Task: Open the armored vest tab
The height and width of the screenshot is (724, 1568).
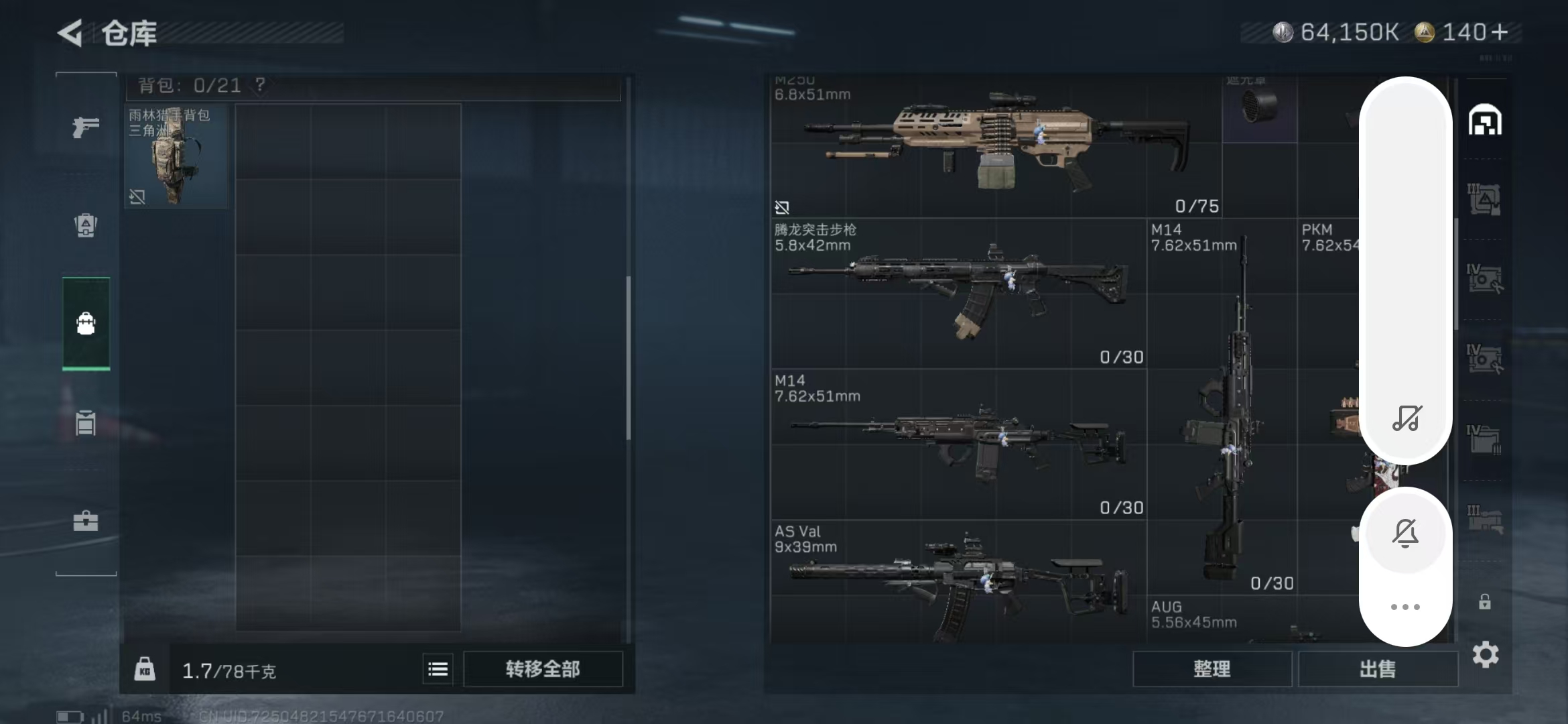Action: click(x=86, y=225)
